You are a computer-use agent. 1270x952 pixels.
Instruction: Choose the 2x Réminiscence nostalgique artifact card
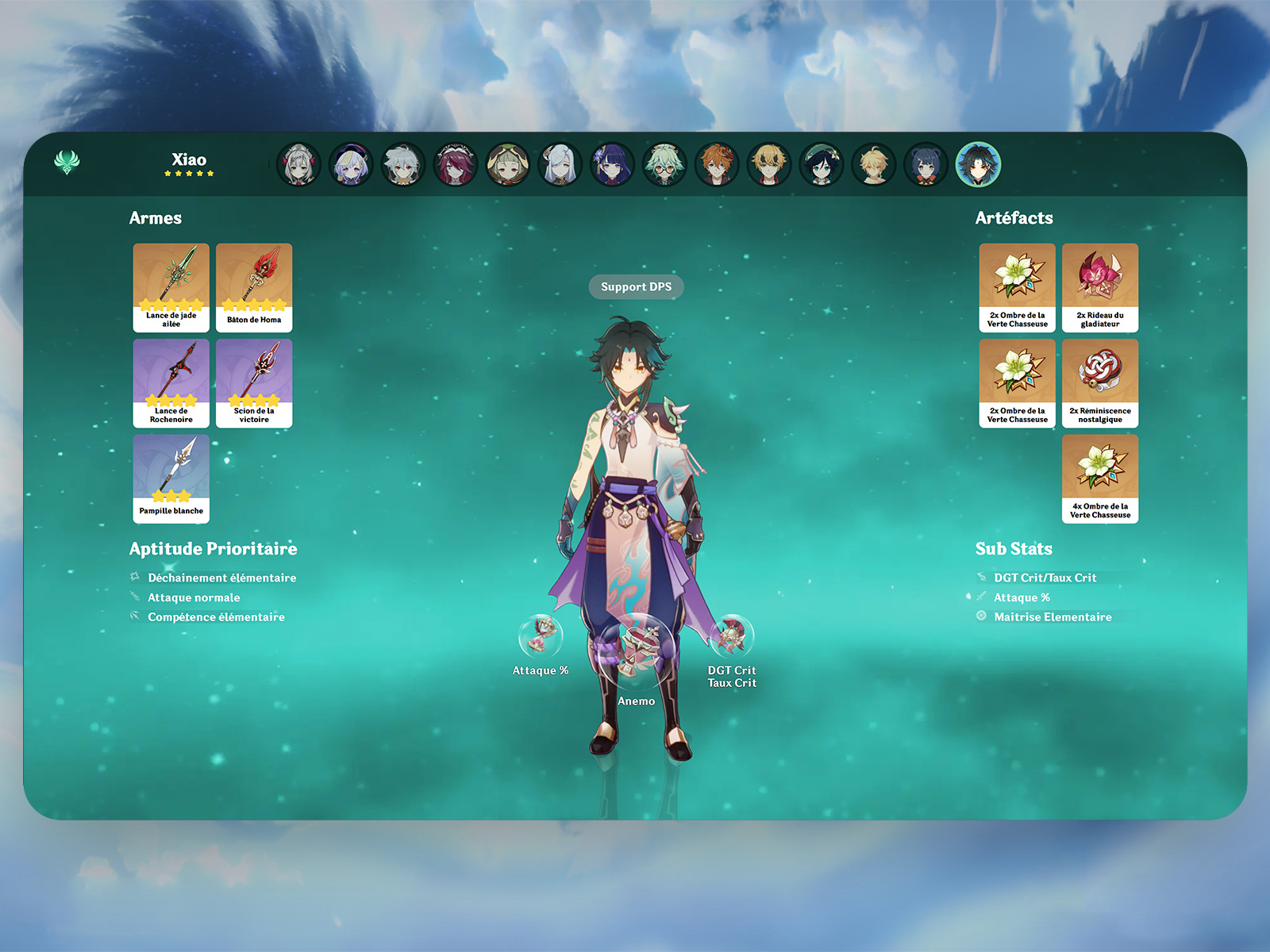(1100, 383)
